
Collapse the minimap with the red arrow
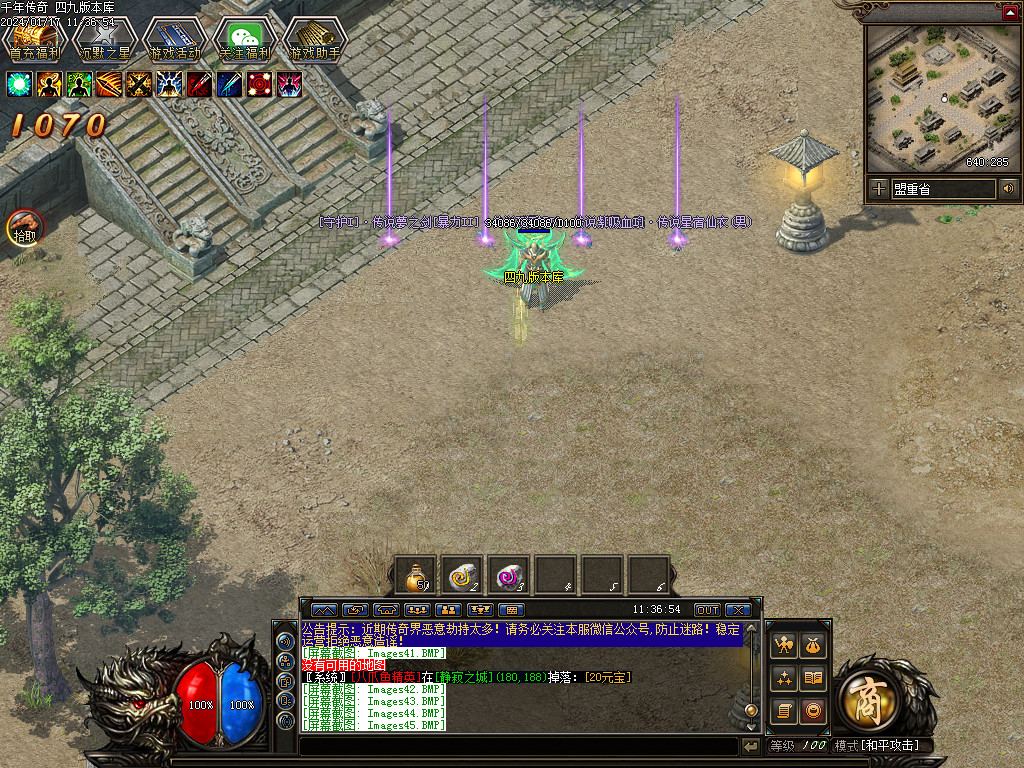tap(1010, 11)
